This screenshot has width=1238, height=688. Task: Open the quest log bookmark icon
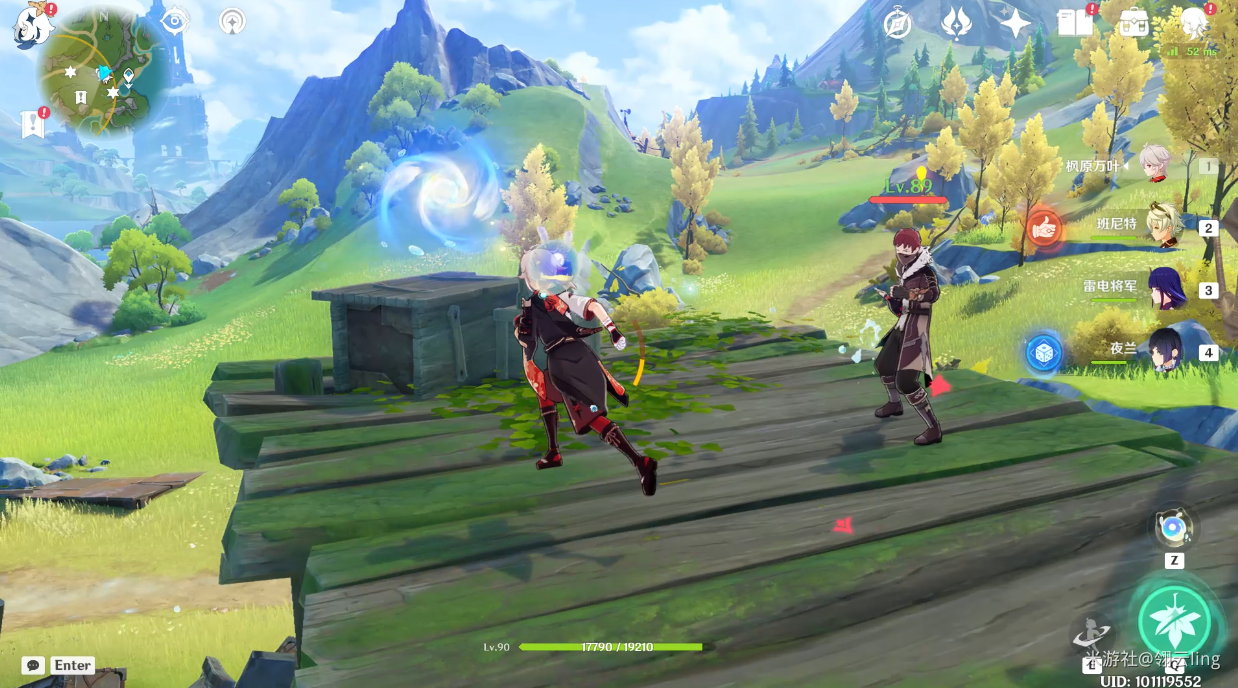coord(32,125)
